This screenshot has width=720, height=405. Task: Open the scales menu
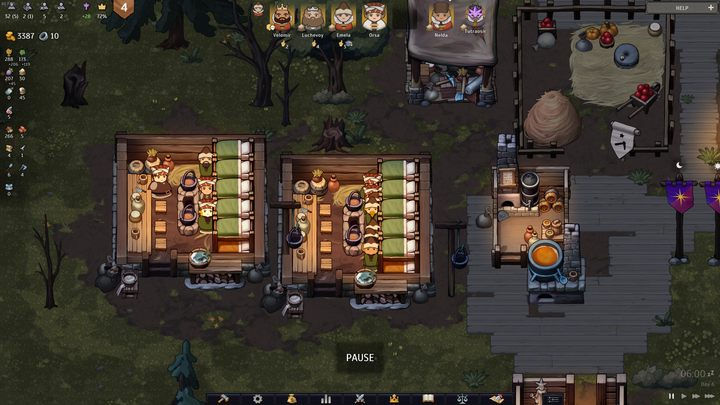click(462, 398)
